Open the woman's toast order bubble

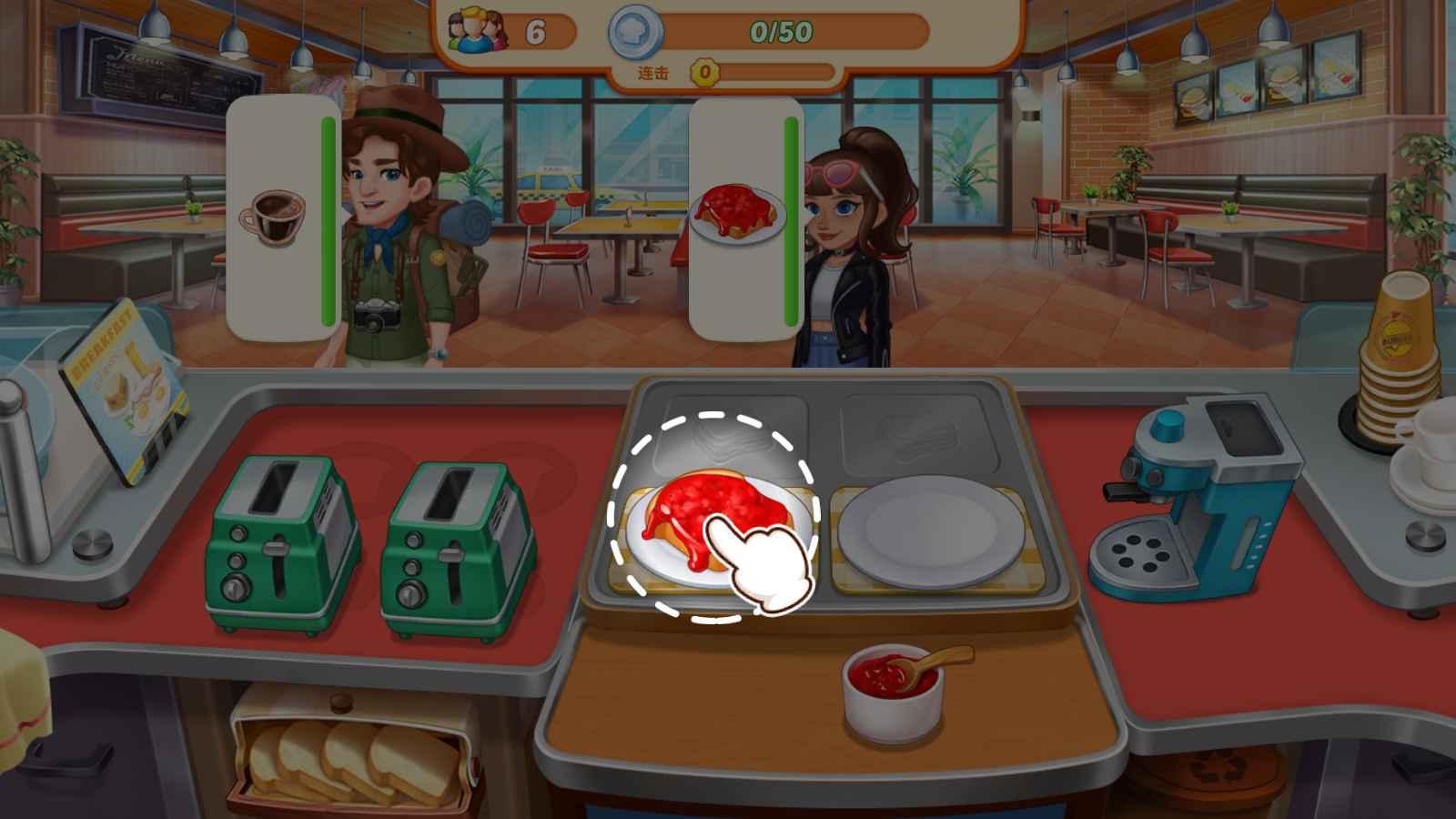735,214
